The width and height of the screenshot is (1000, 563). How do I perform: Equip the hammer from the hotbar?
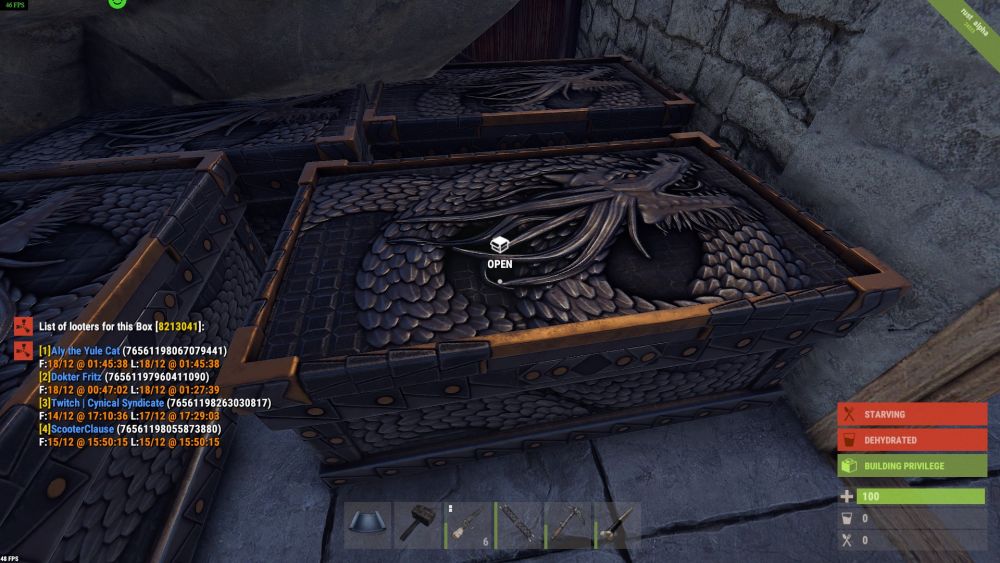419,525
